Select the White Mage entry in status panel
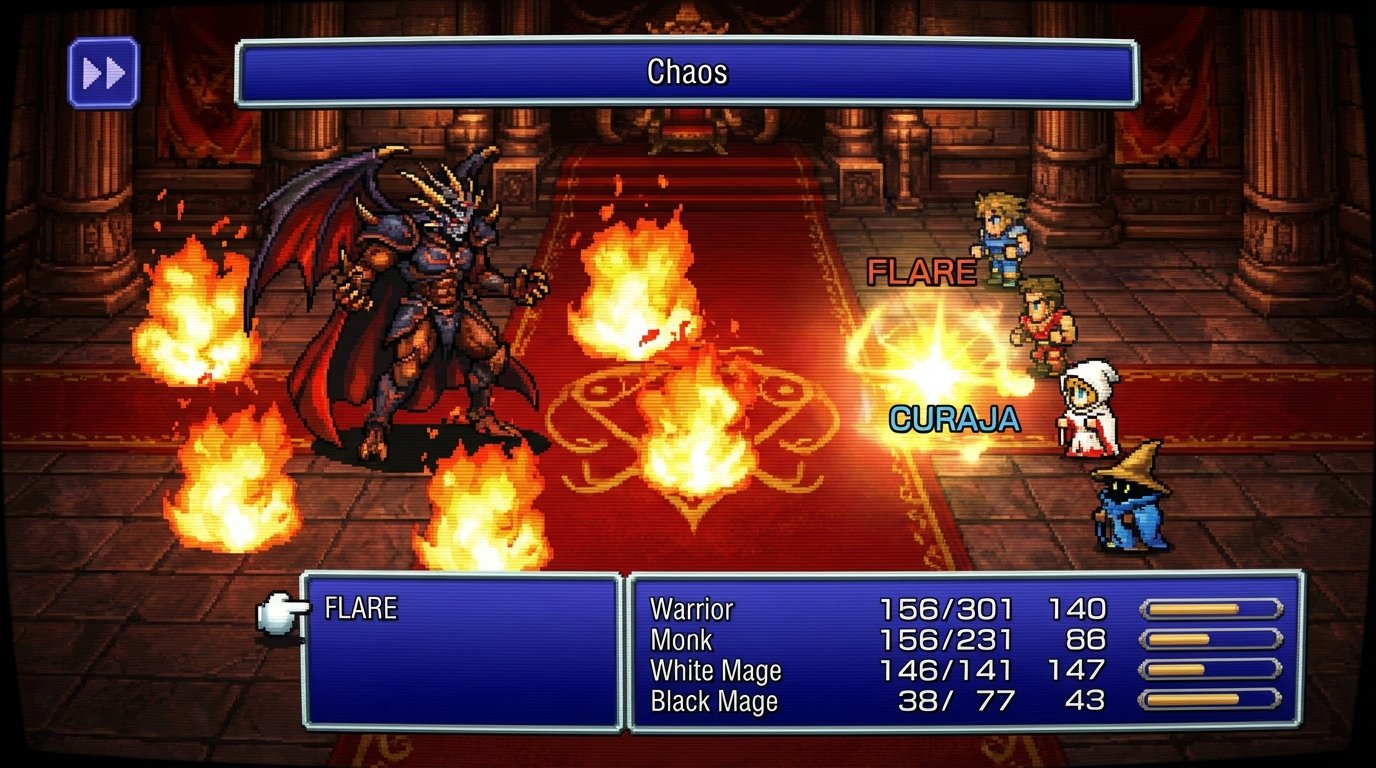 [x=716, y=670]
